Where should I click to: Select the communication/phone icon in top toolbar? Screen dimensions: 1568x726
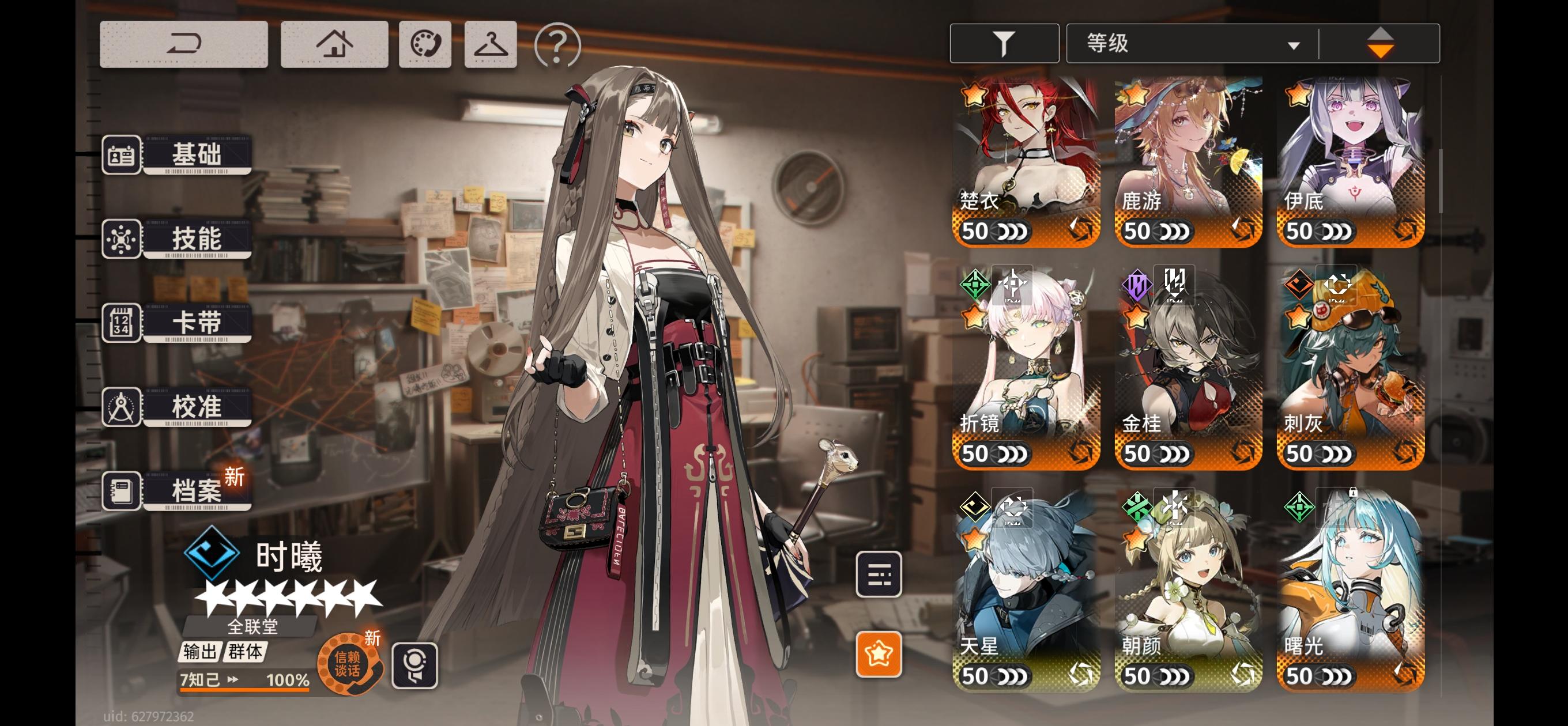pyautogui.click(x=426, y=44)
